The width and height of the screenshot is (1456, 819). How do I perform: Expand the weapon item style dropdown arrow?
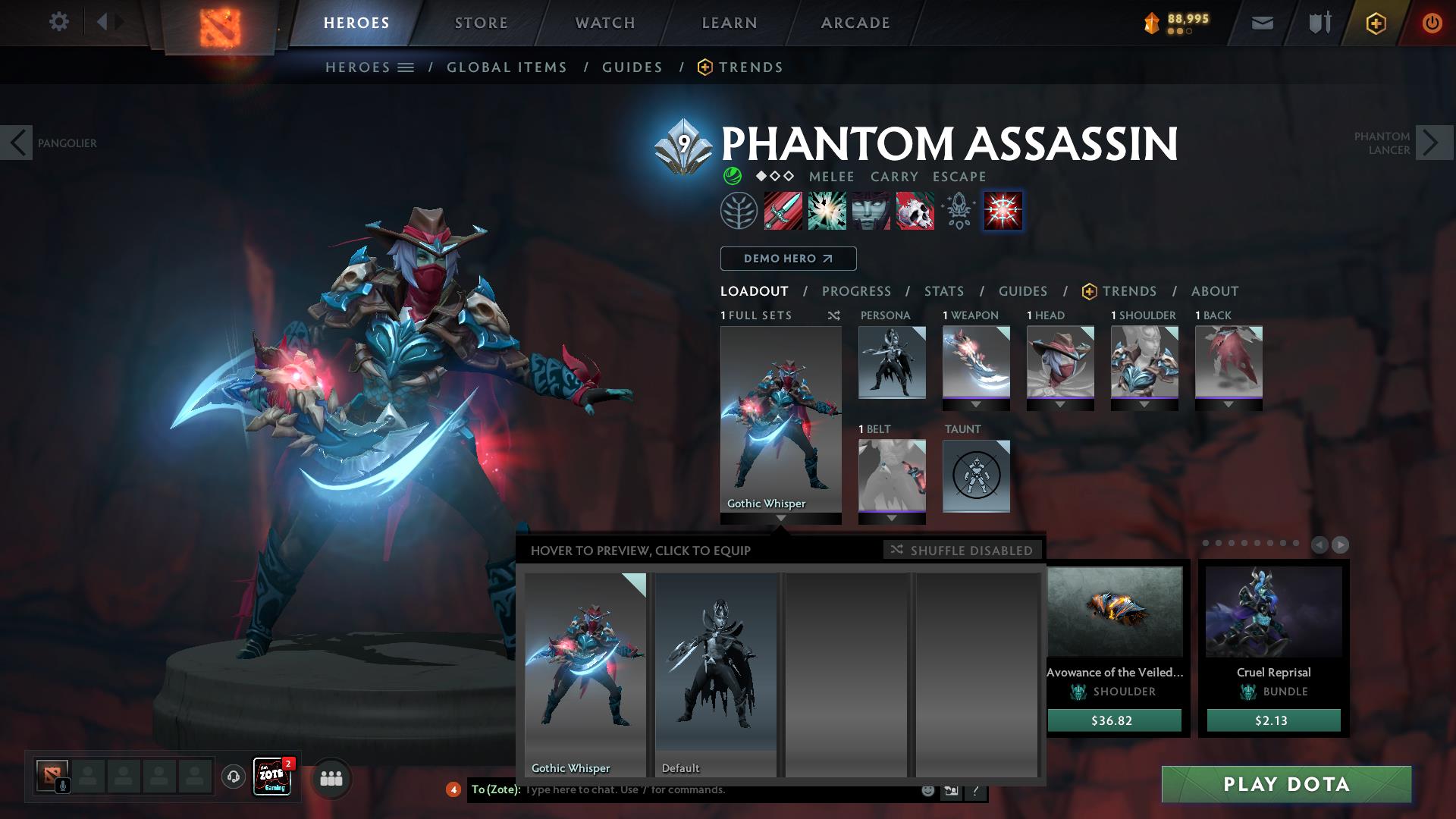[977, 404]
